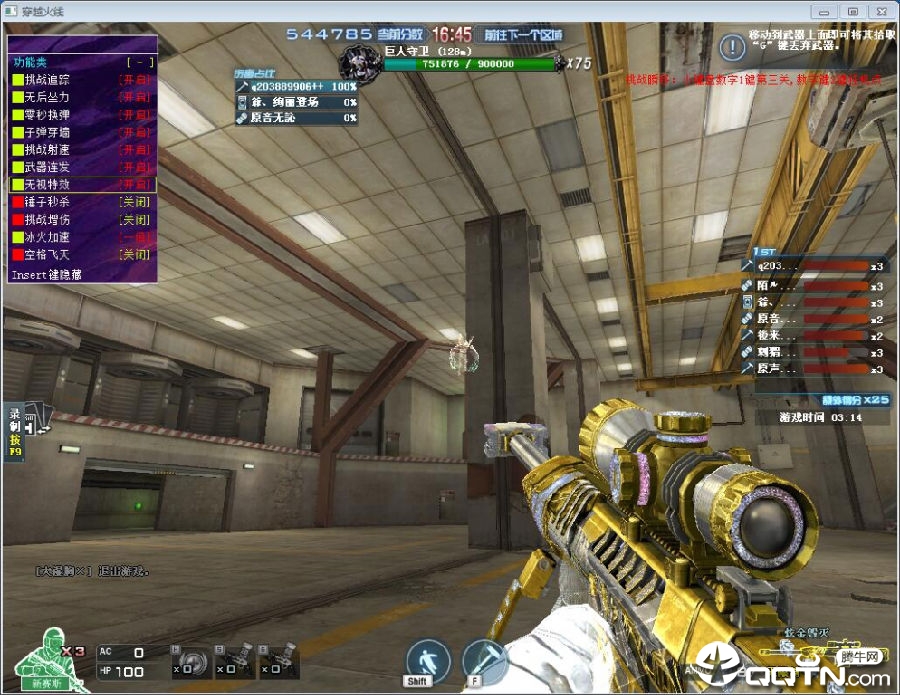The width and height of the screenshot is (900, 695).
Task: Close the game window
Action: click(x=879, y=11)
